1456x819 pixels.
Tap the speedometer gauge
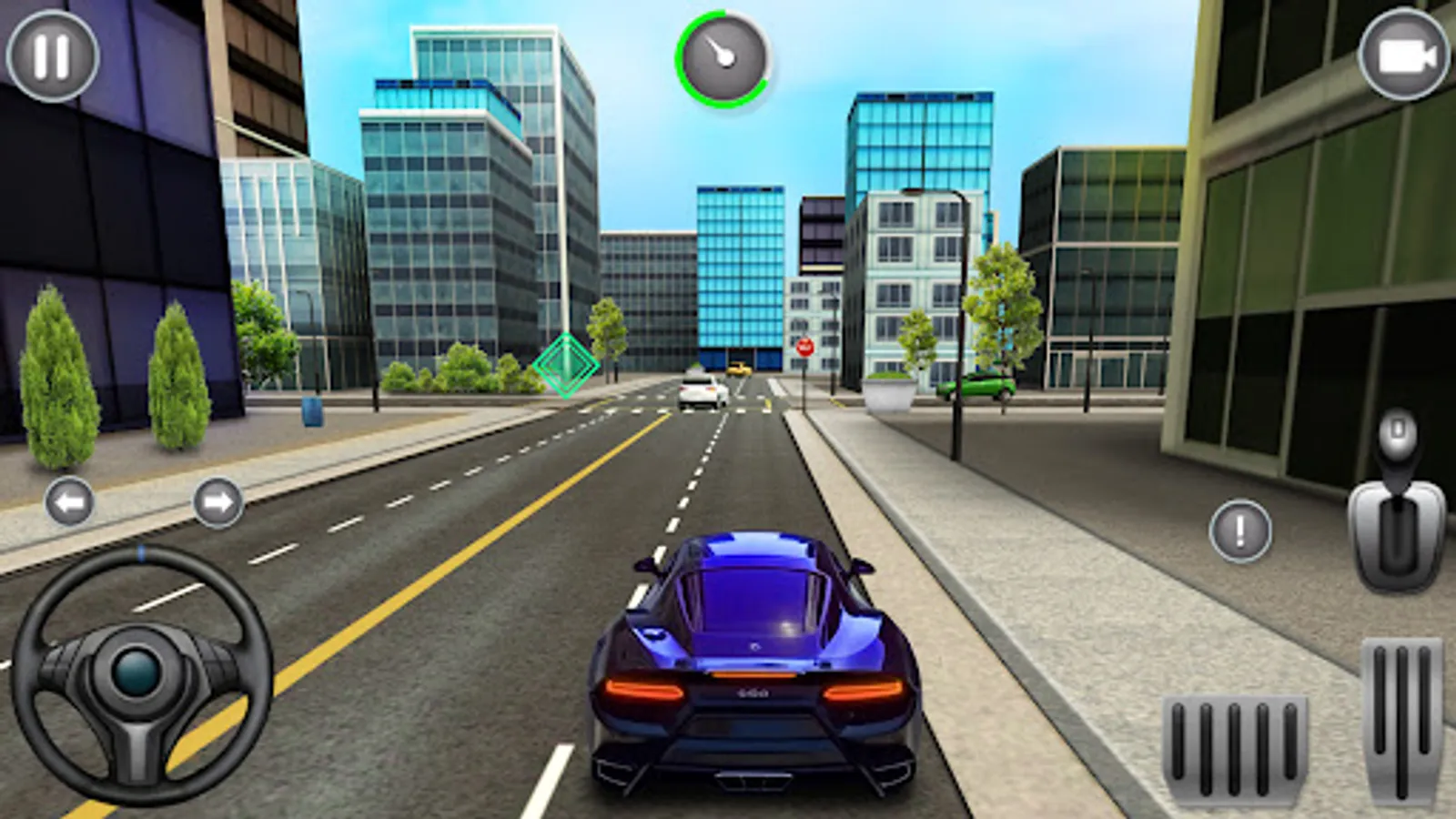point(723,59)
